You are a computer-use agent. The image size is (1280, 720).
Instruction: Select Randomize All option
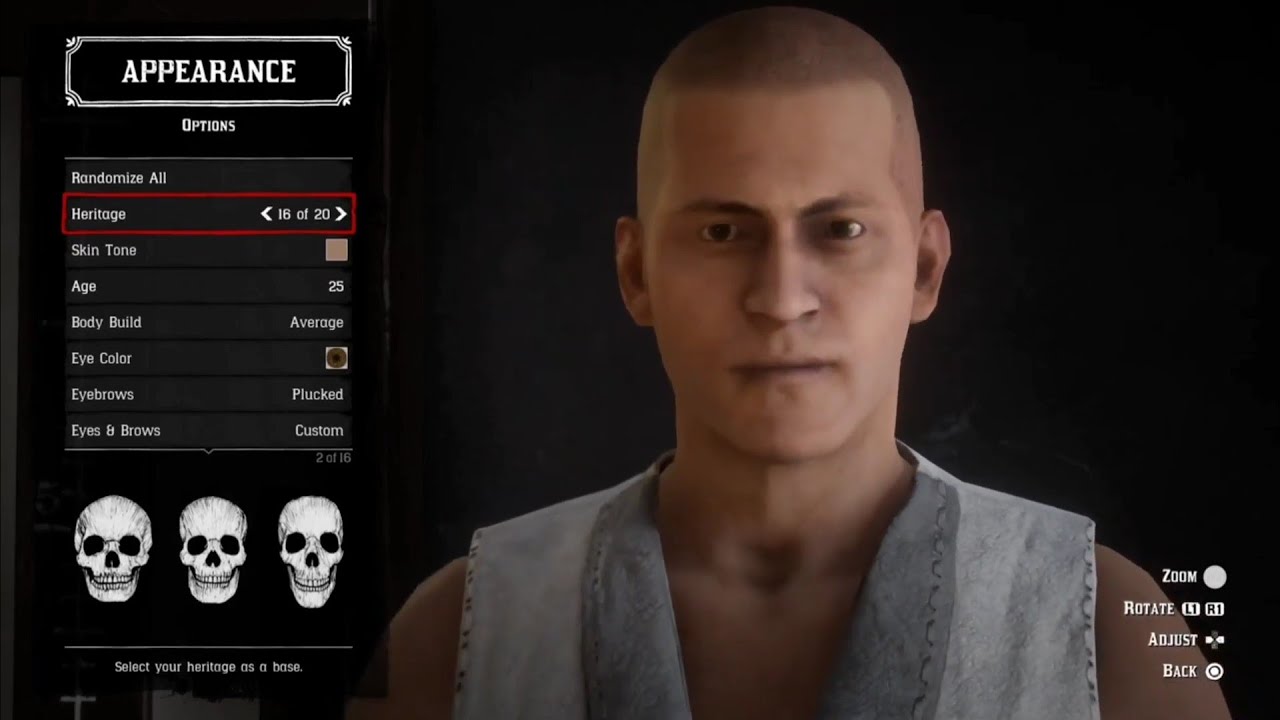coord(208,178)
